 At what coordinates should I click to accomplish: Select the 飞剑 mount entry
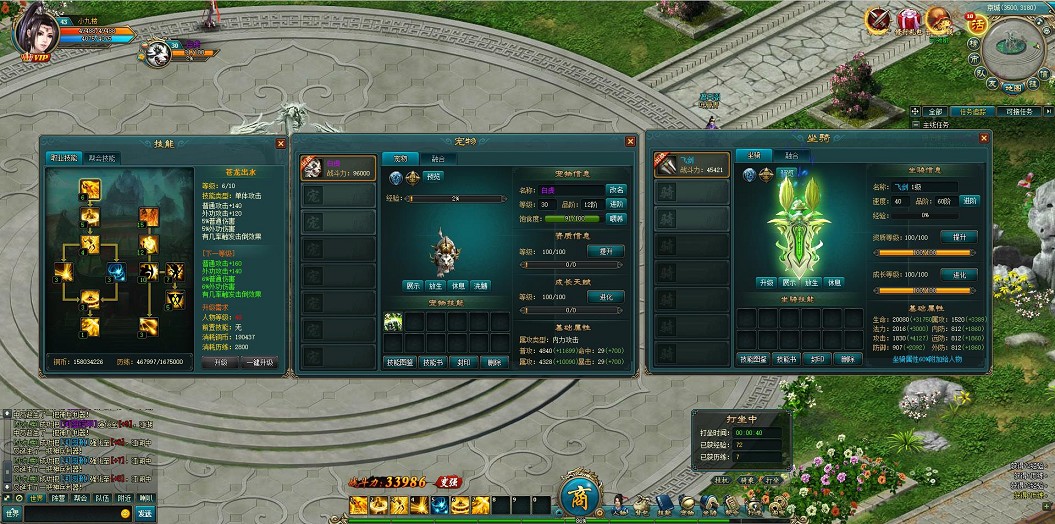692,165
